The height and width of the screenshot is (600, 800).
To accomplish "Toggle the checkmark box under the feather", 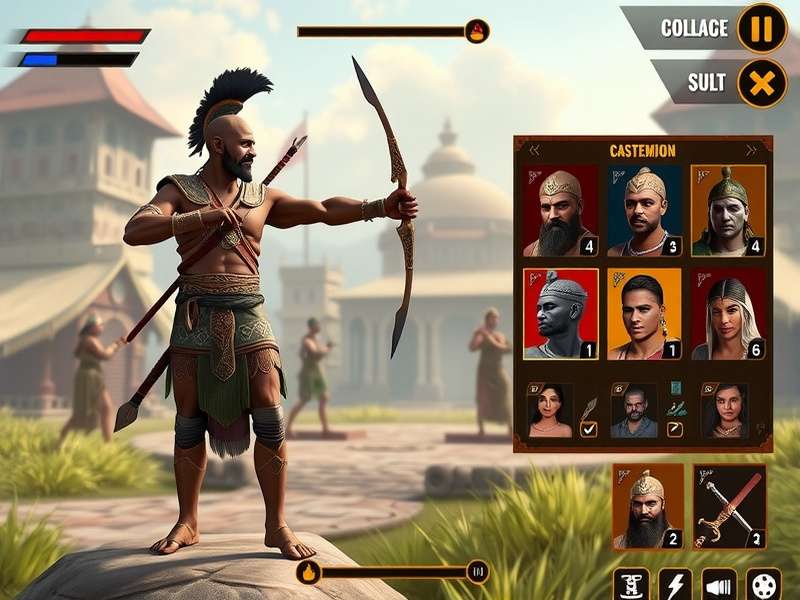I will tap(589, 429).
